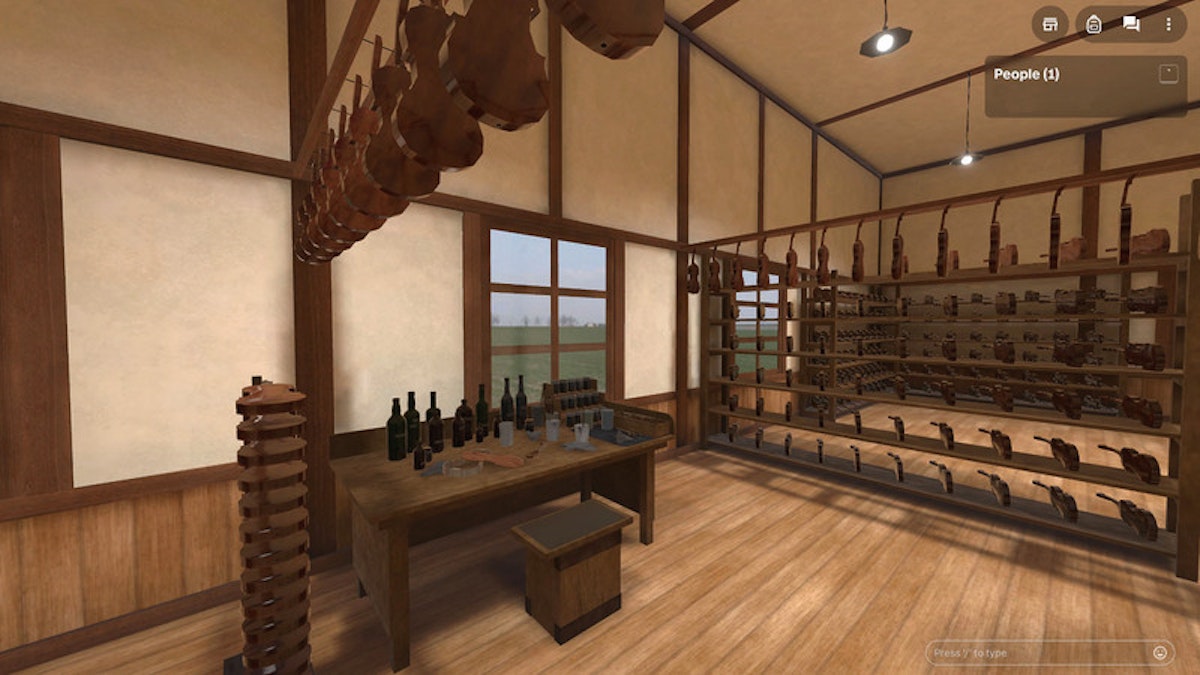Focus the chat text input box
The height and width of the screenshot is (675, 1200).
coord(1035,653)
